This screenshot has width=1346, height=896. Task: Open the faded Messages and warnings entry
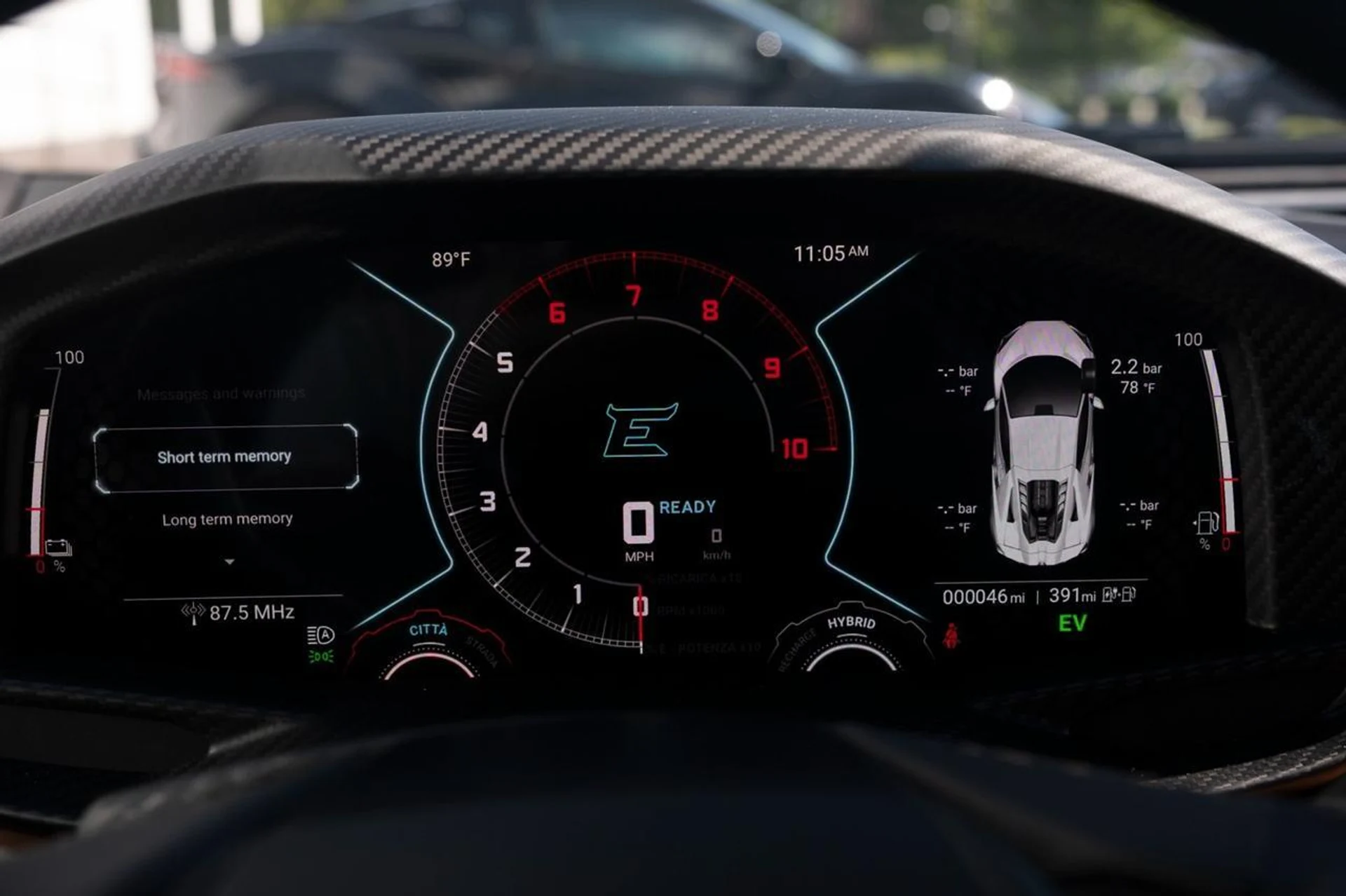click(221, 394)
